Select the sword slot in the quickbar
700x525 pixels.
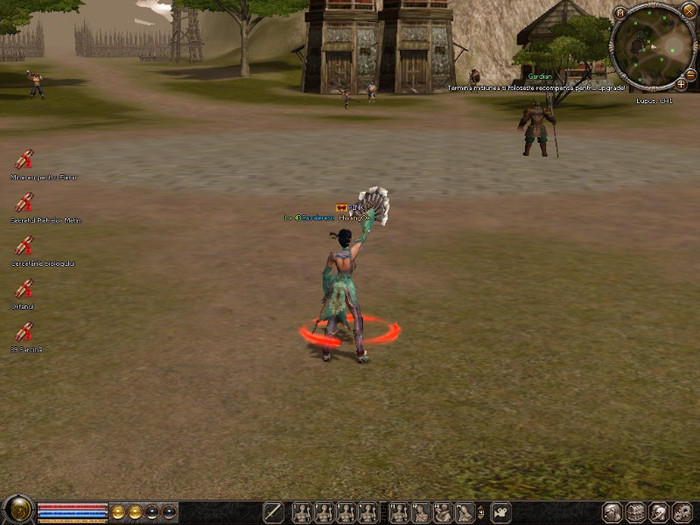click(x=273, y=513)
